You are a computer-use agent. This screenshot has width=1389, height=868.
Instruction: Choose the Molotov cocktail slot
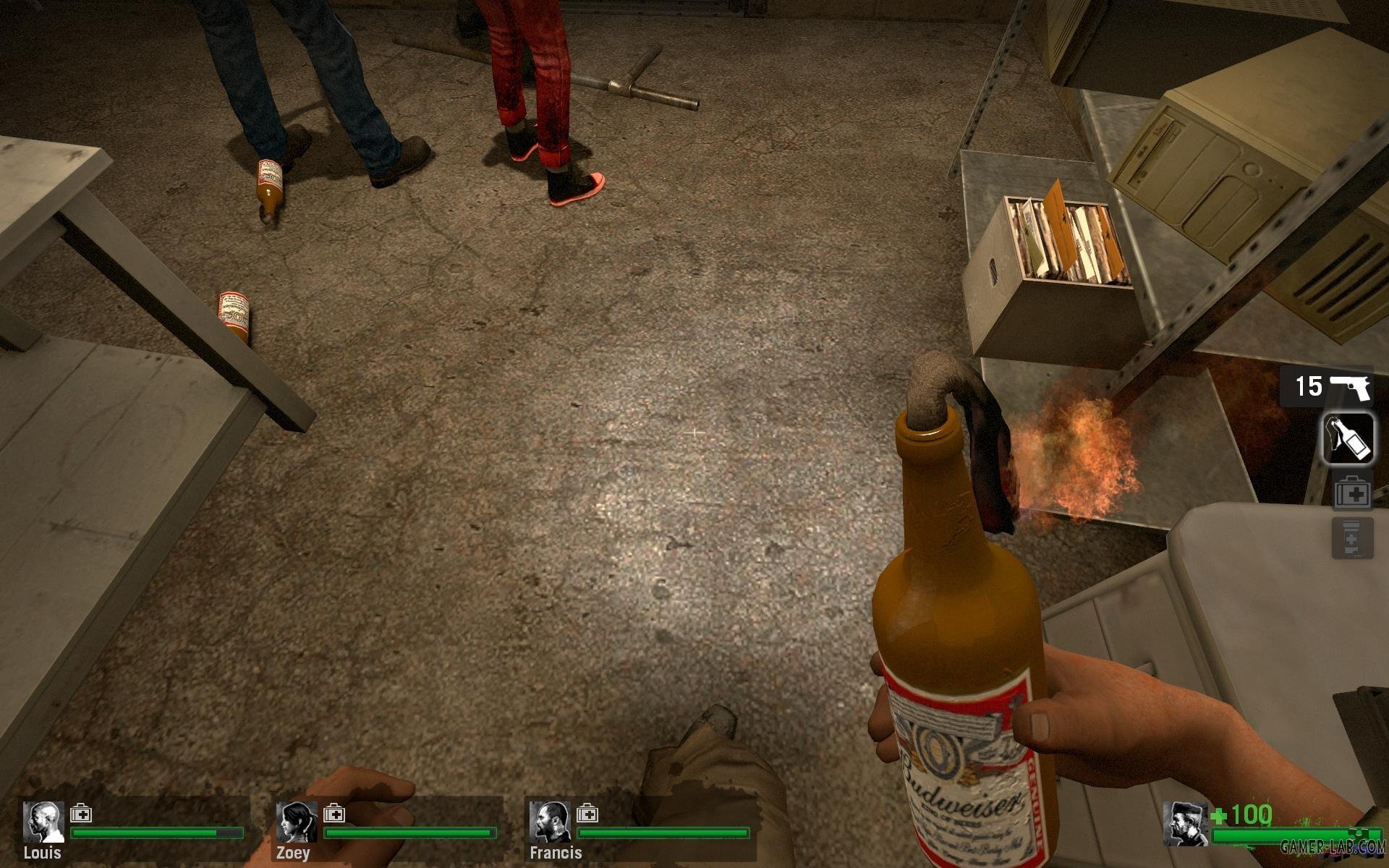[1348, 437]
